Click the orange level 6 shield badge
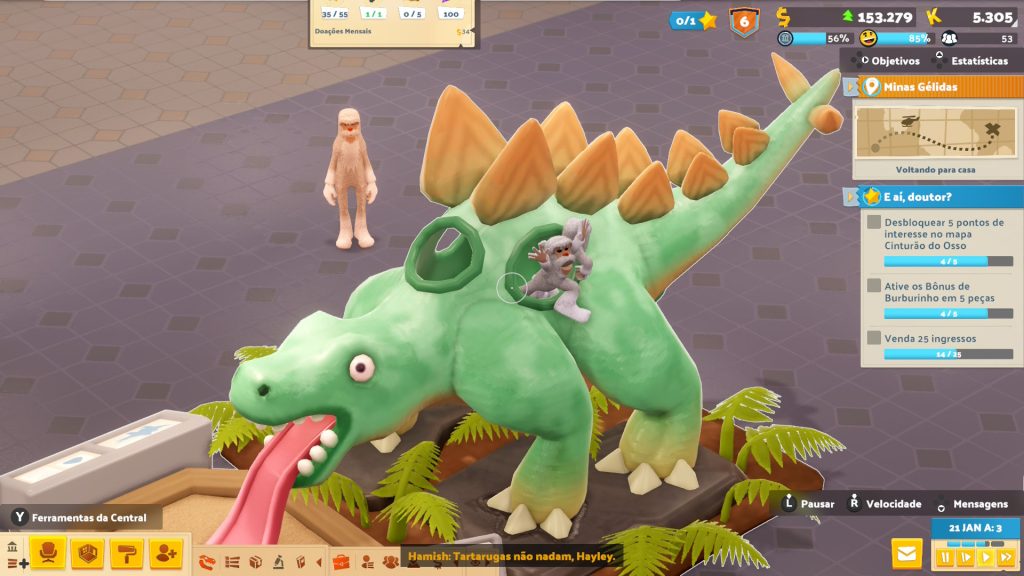Viewport: 1024px width, 576px height. coord(743,21)
